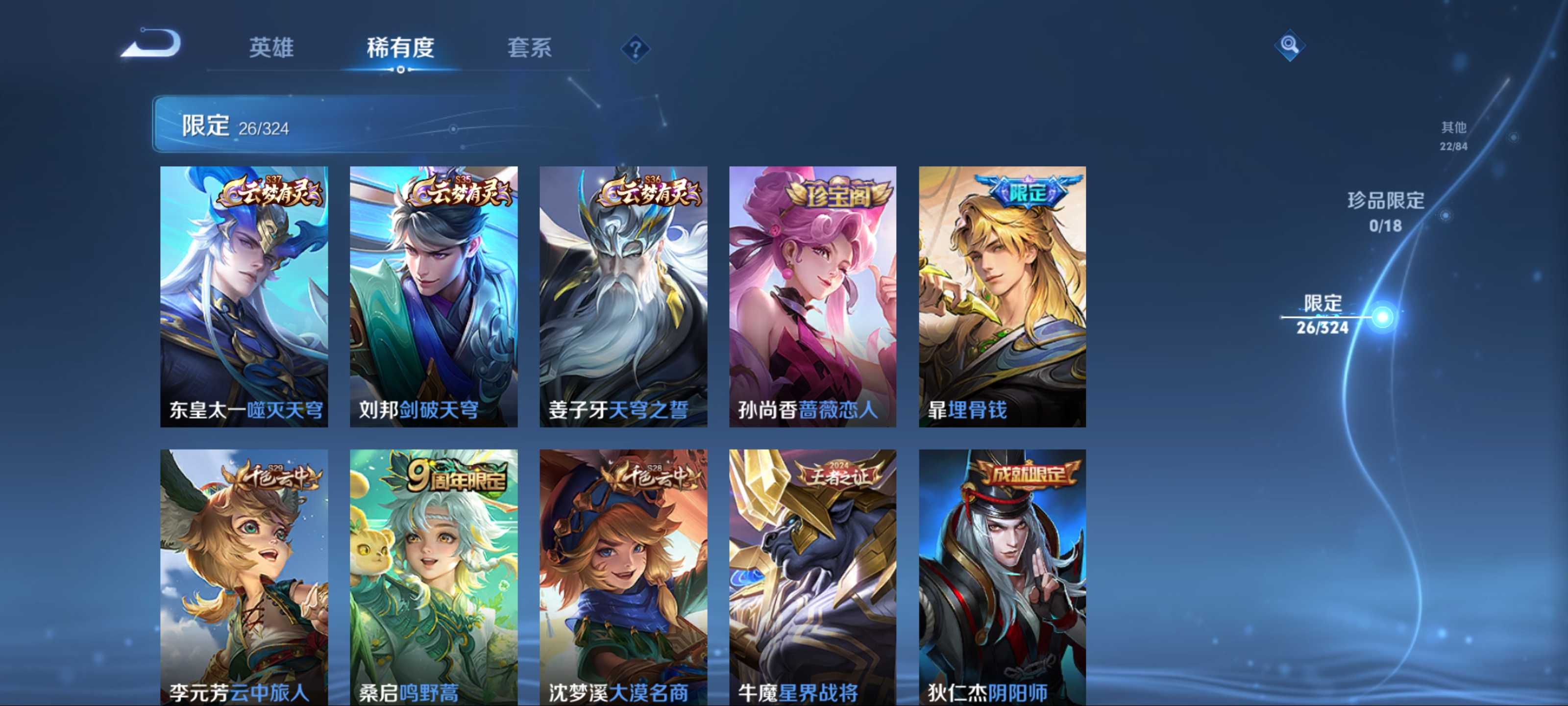Open the 暃 埋骨钱 skin card

(1002, 296)
